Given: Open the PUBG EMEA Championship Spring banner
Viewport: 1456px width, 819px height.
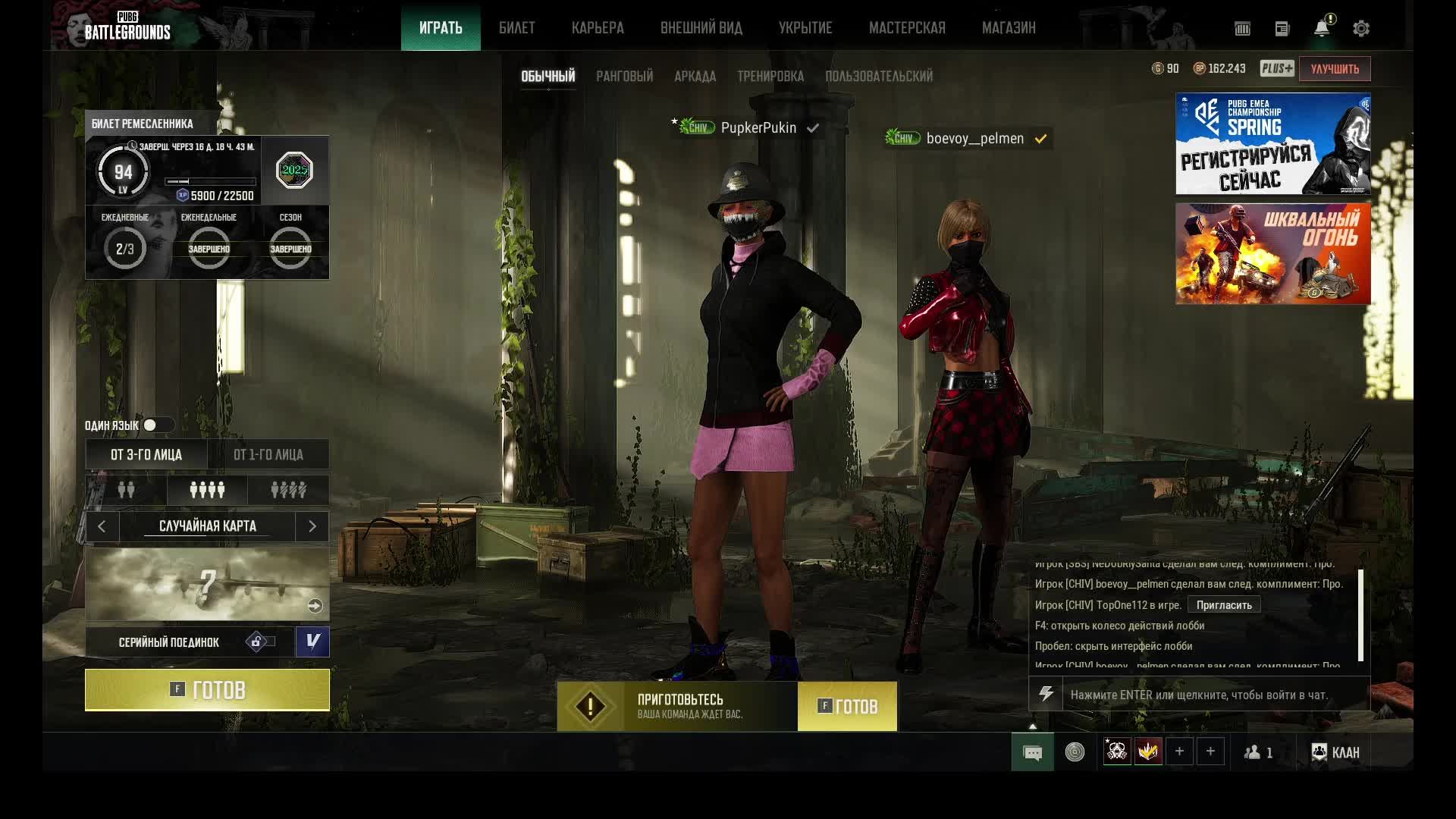Looking at the screenshot, I should click(x=1272, y=144).
